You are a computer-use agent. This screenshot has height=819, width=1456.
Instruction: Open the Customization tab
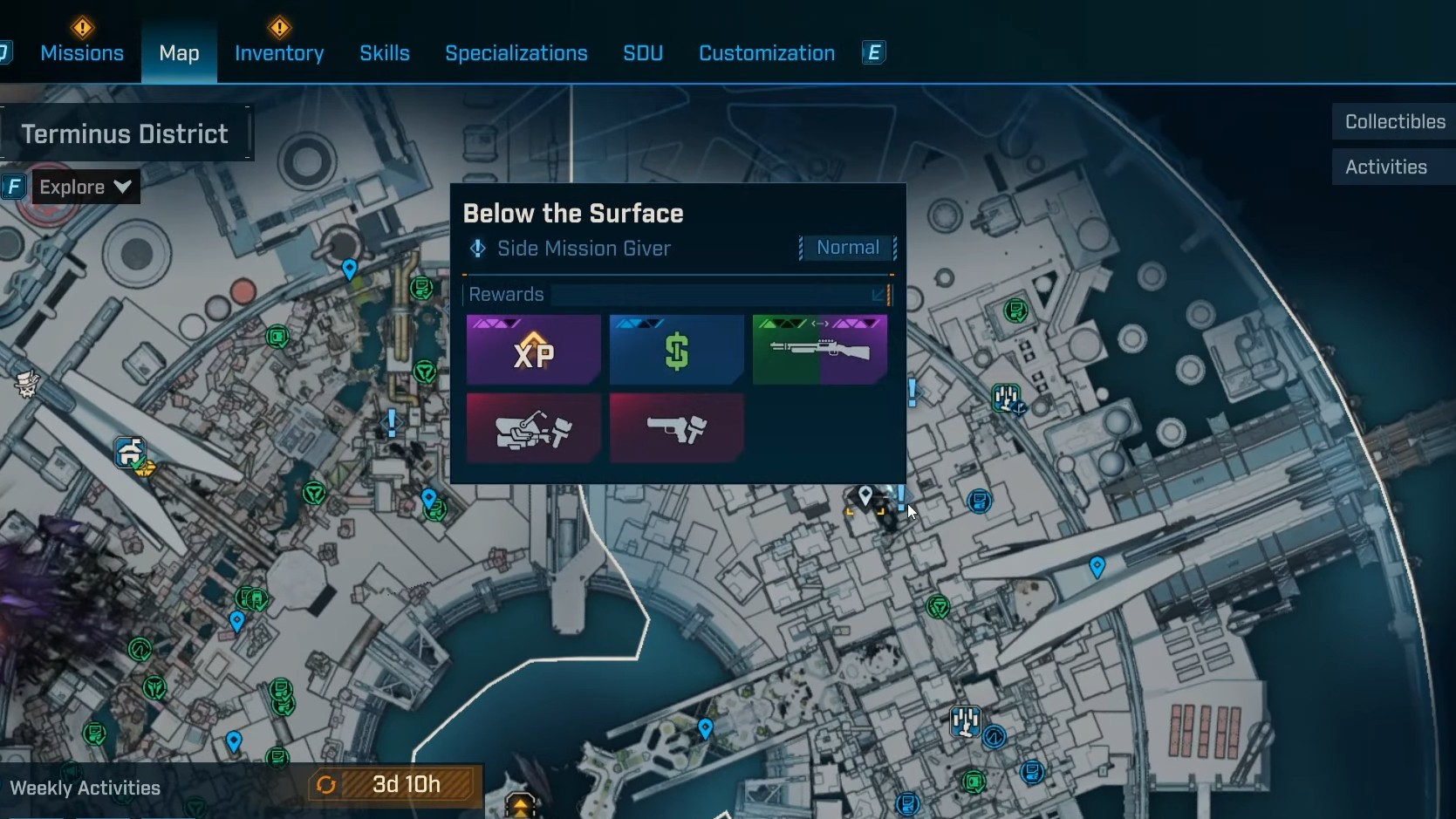[767, 53]
